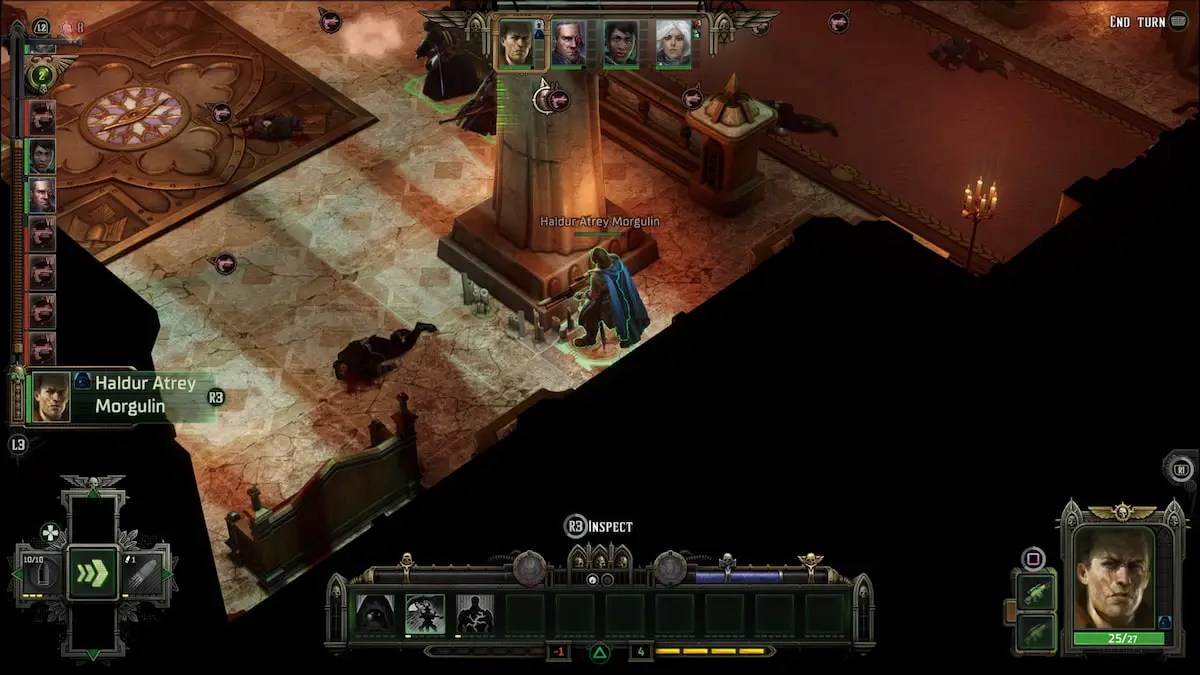Select the white-haired woman party portrait

[x=673, y=45]
